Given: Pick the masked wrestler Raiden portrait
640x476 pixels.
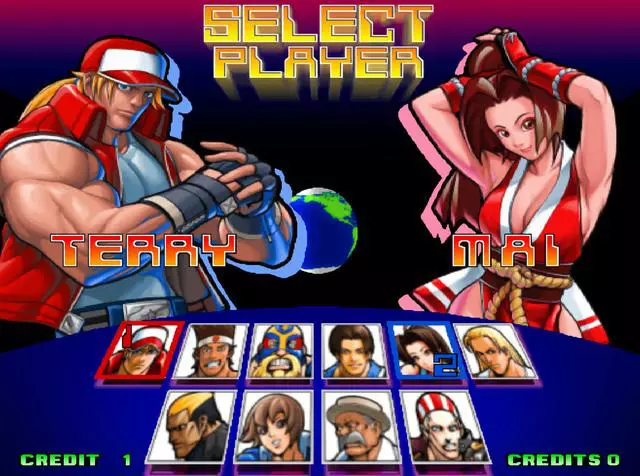Looking at the screenshot, I should (281, 350).
